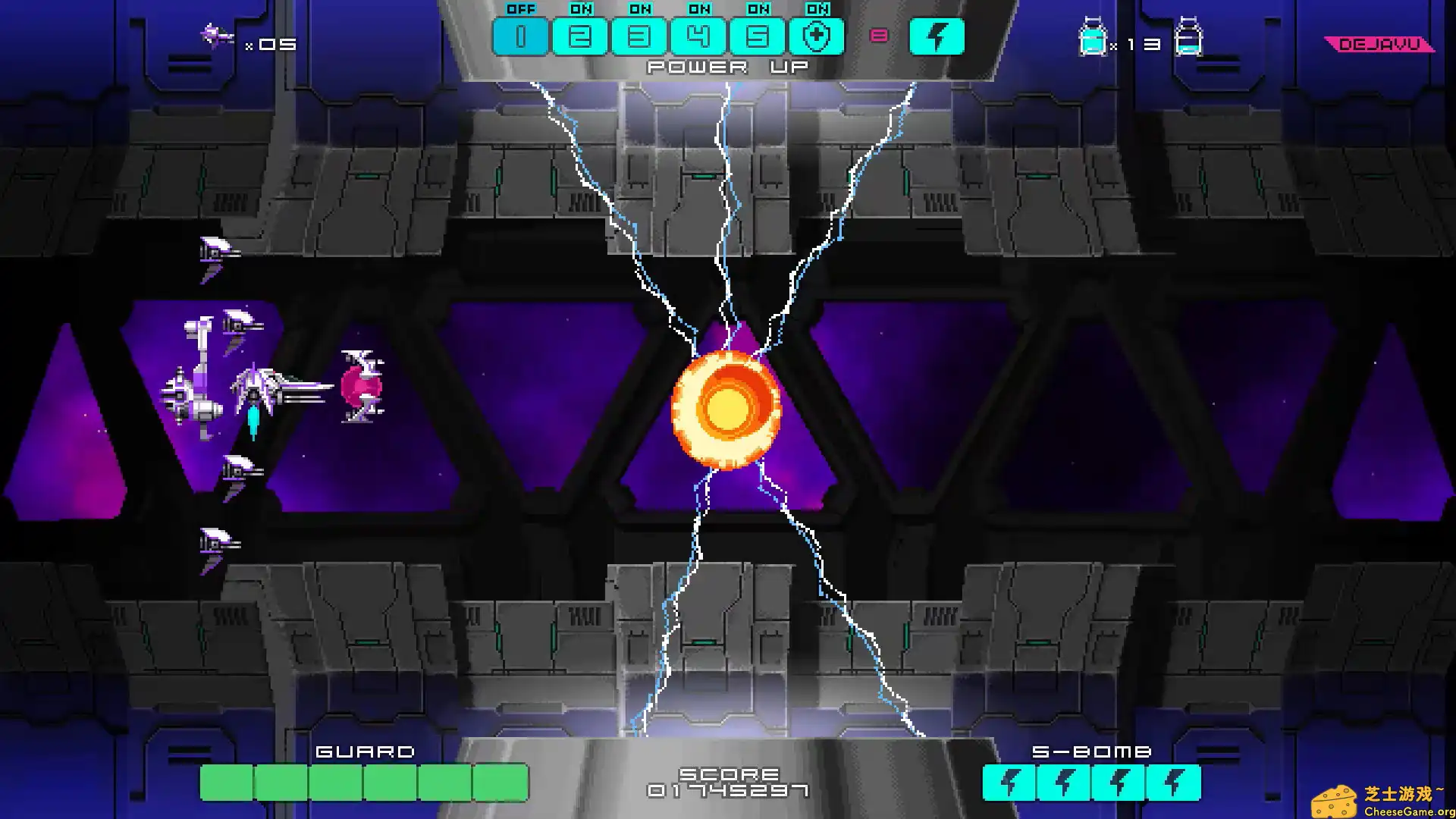Activate power up slot 4
1456x819 pixels.
pos(698,36)
